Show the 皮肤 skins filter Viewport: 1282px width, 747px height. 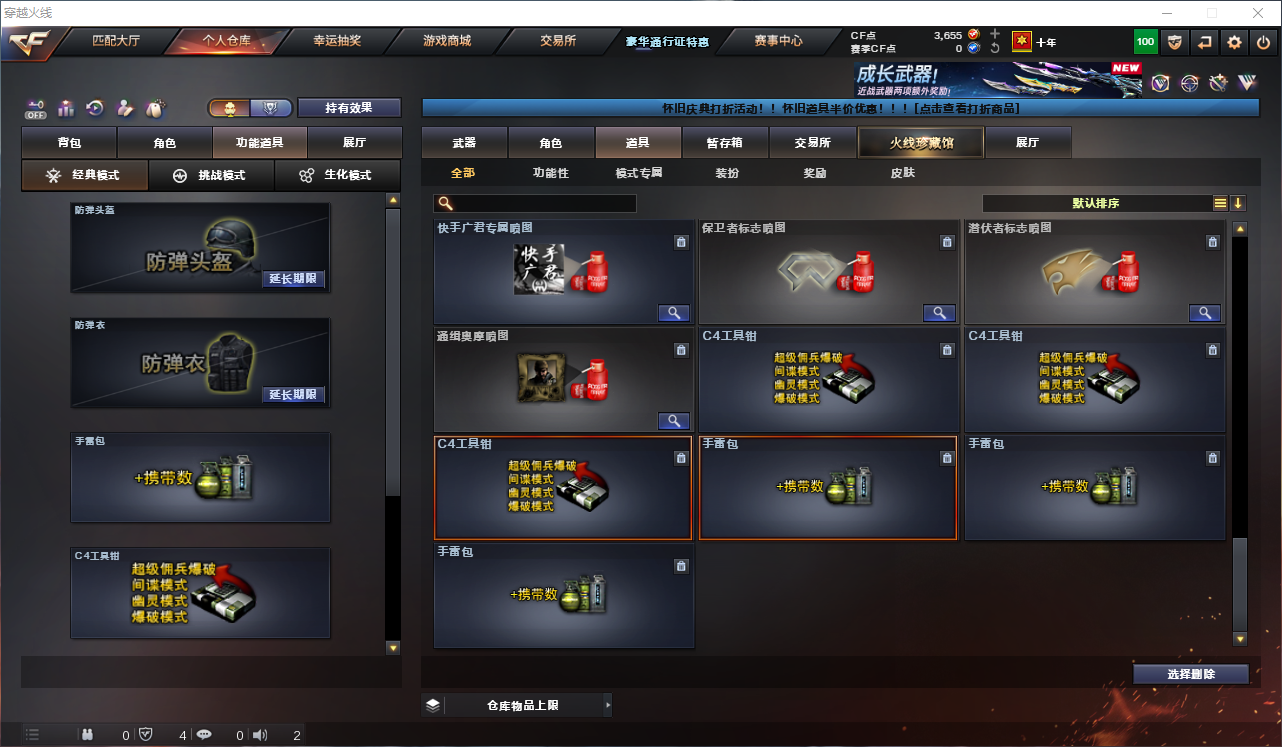pos(902,173)
